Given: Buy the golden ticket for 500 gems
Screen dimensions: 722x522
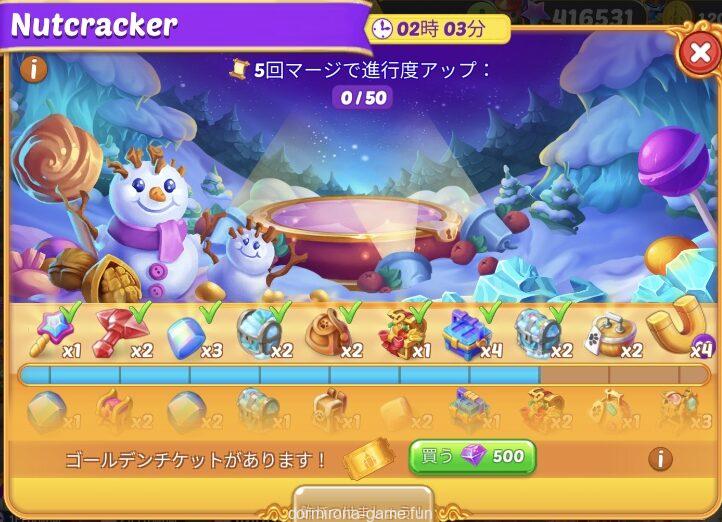Looking at the screenshot, I should (x=472, y=457).
